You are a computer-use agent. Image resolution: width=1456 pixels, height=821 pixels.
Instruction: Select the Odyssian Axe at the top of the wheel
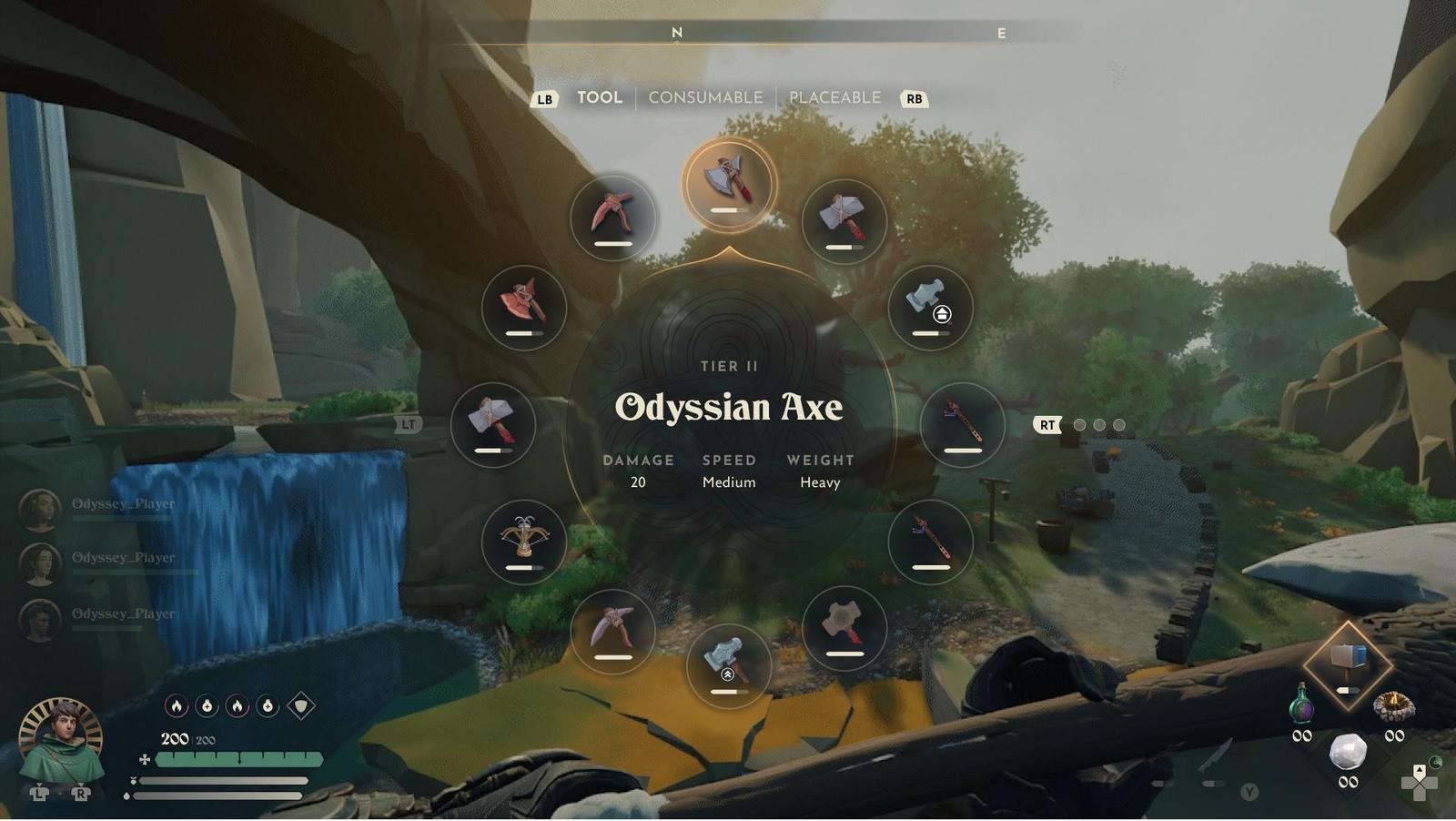pos(728,182)
